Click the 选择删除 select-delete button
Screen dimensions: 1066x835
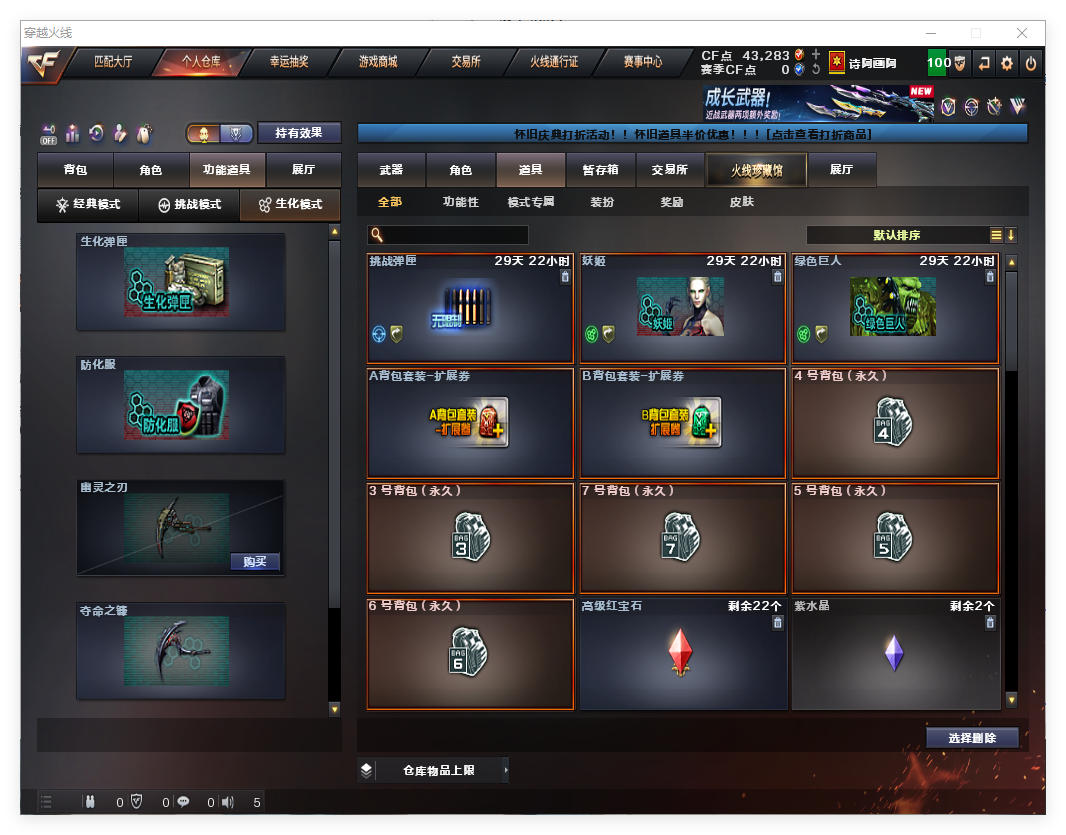point(972,738)
